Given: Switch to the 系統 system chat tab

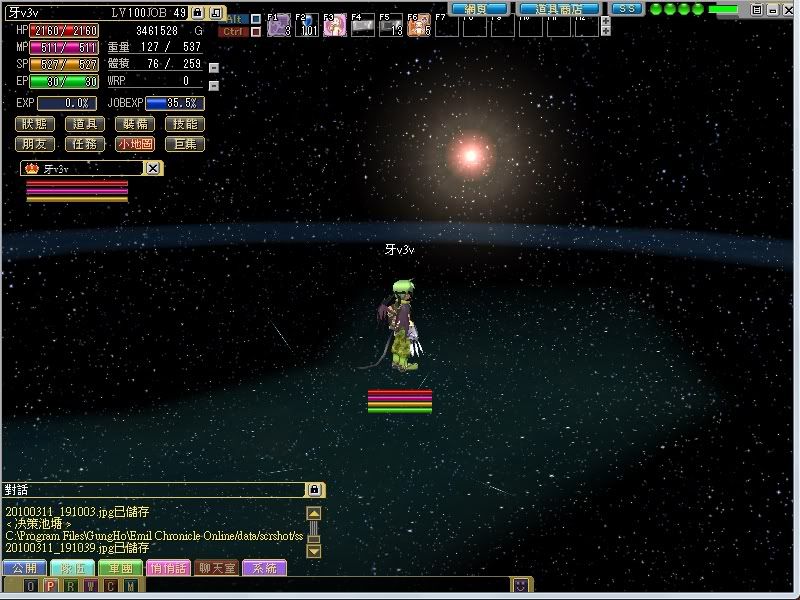Looking at the screenshot, I should (x=264, y=568).
